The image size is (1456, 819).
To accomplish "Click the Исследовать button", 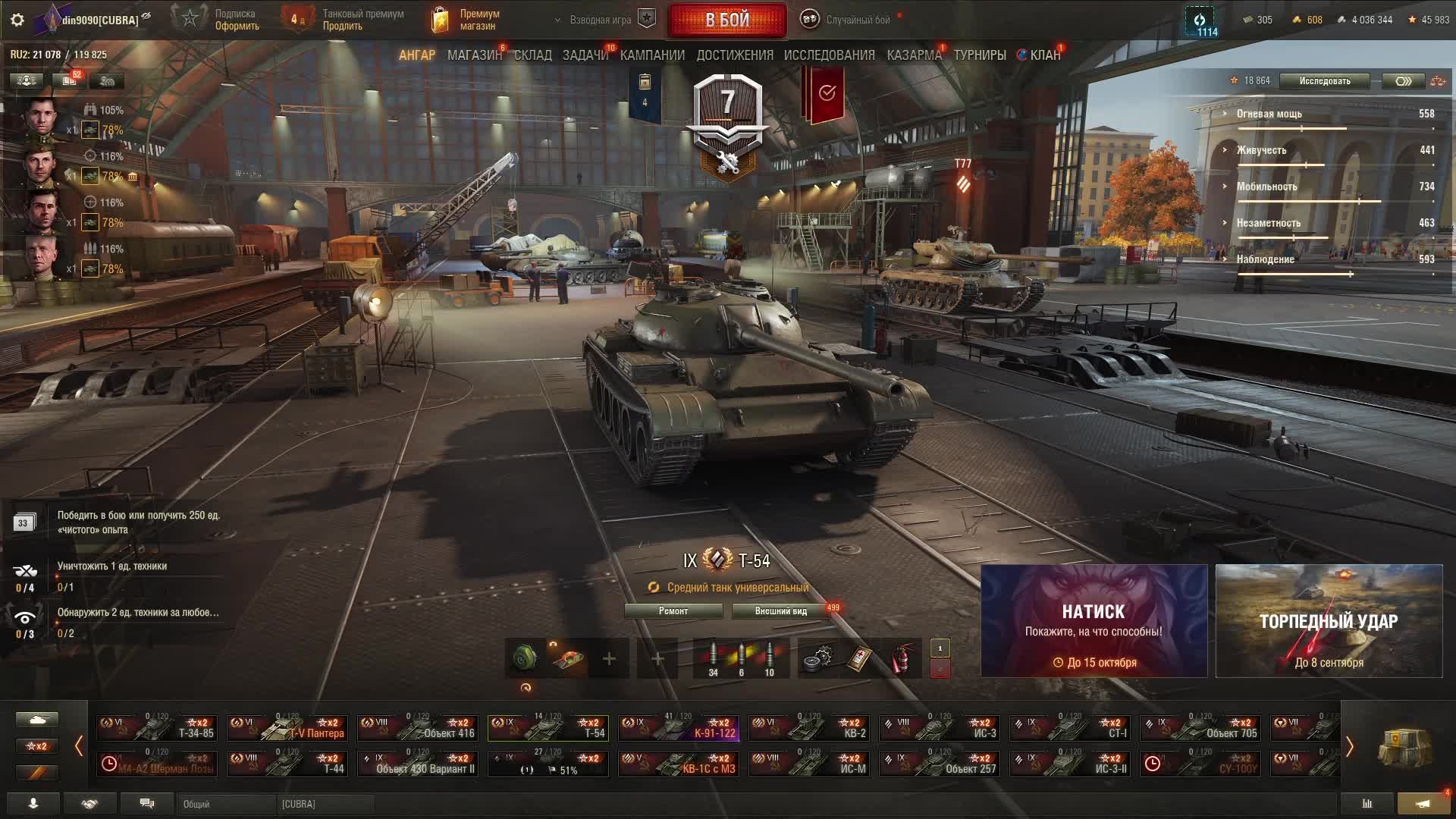I will click(1324, 81).
